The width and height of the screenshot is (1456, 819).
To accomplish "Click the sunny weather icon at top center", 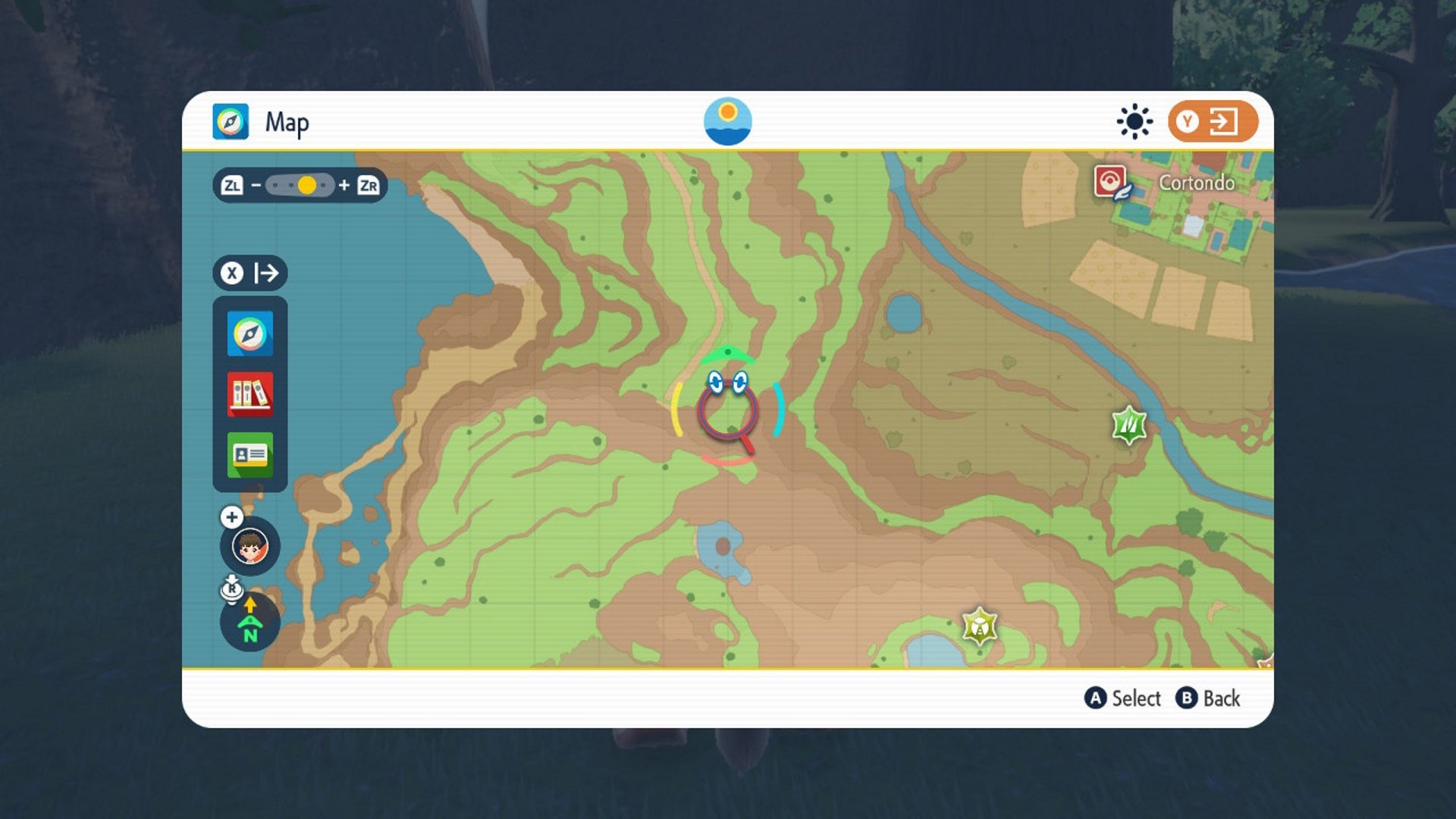I will click(730, 121).
